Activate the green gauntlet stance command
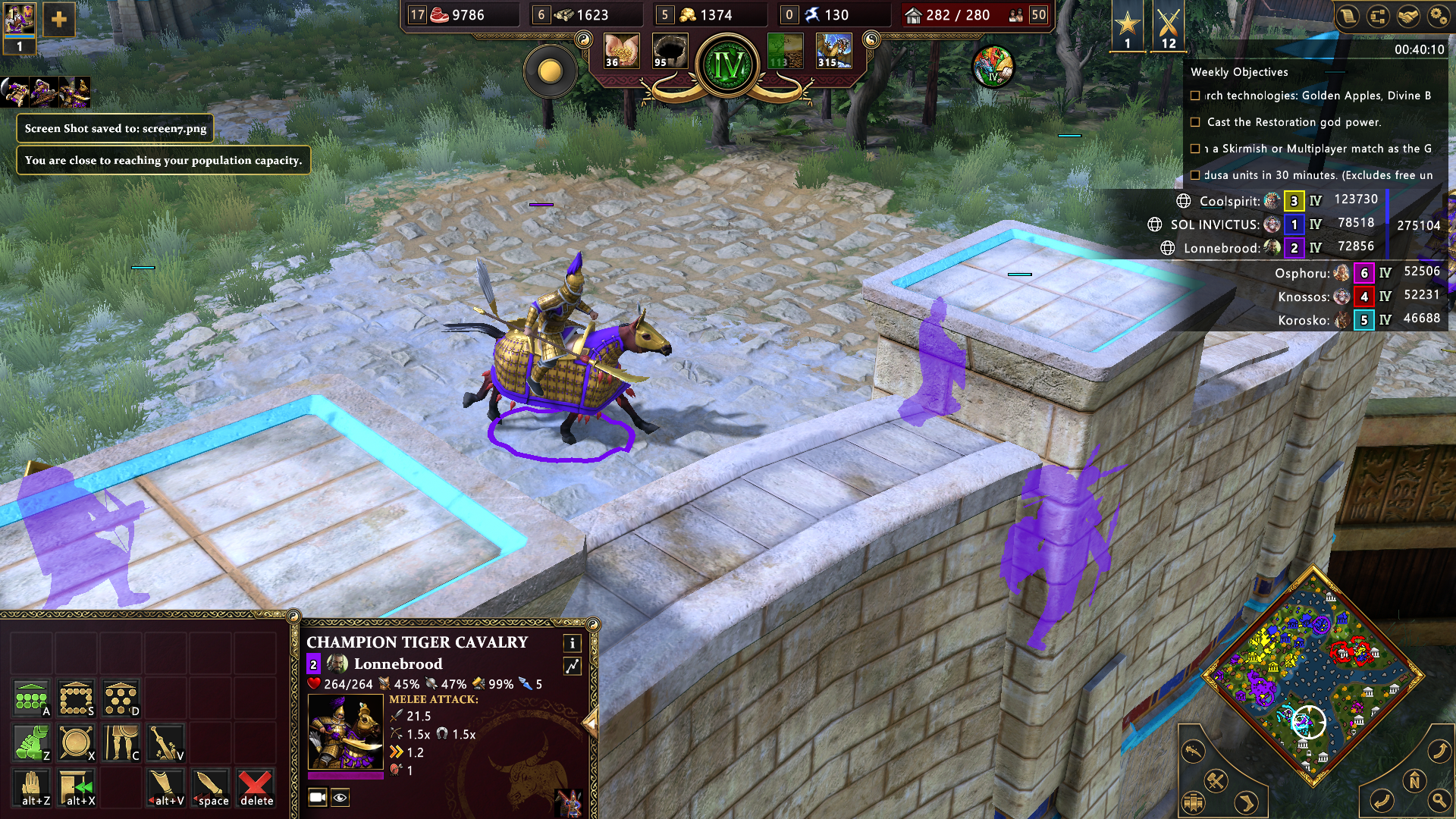Viewport: 1456px width, 819px height. click(x=31, y=742)
